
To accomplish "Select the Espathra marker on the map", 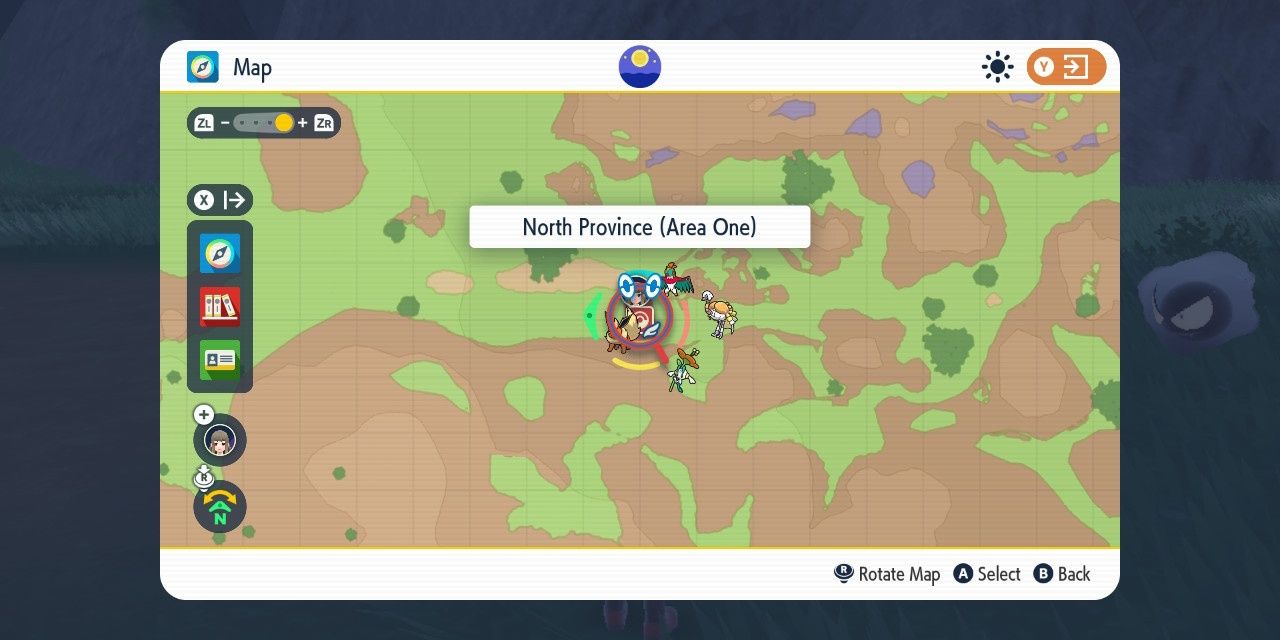I will point(720,313).
